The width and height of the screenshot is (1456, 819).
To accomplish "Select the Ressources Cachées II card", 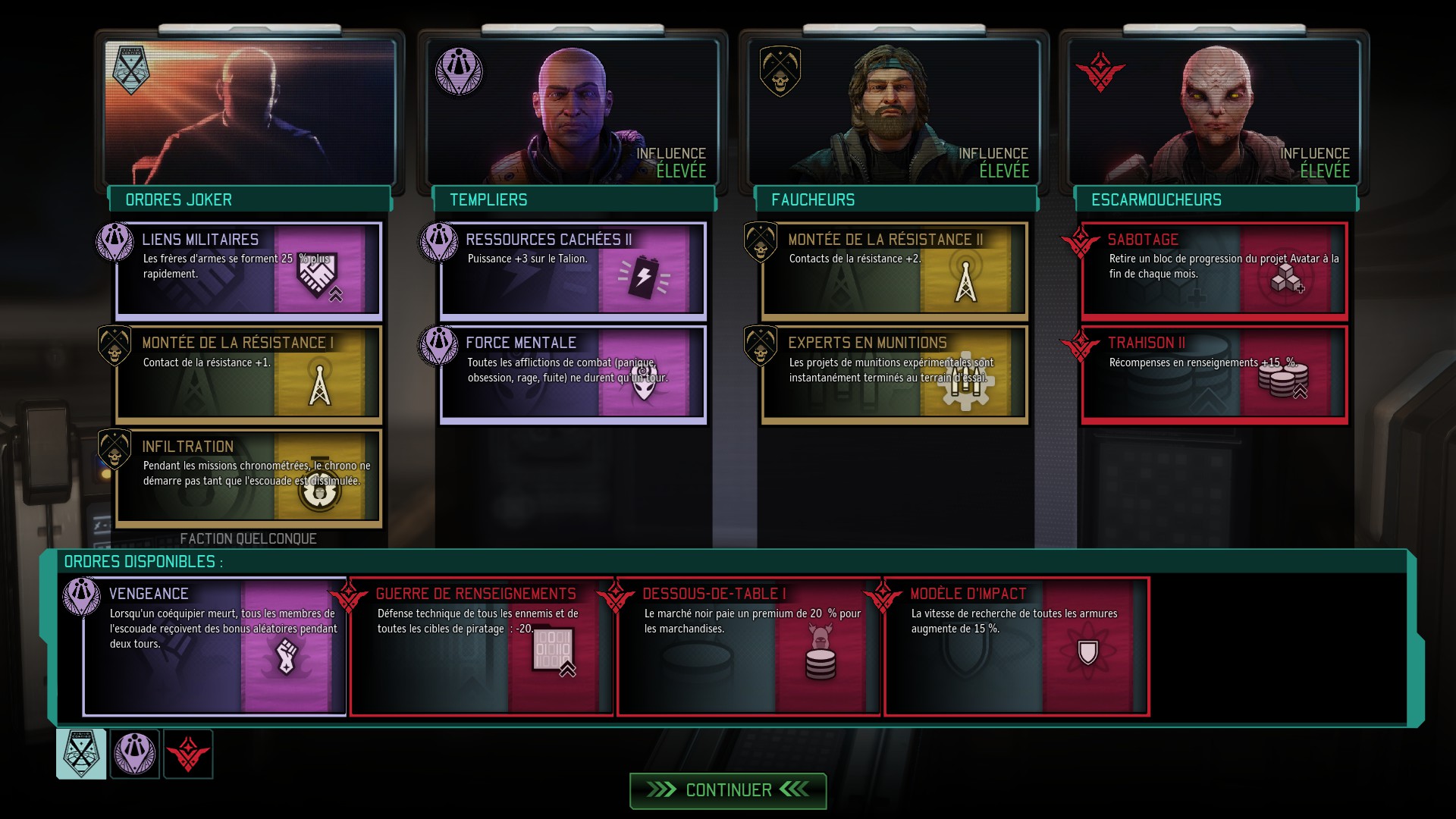I will [x=573, y=271].
